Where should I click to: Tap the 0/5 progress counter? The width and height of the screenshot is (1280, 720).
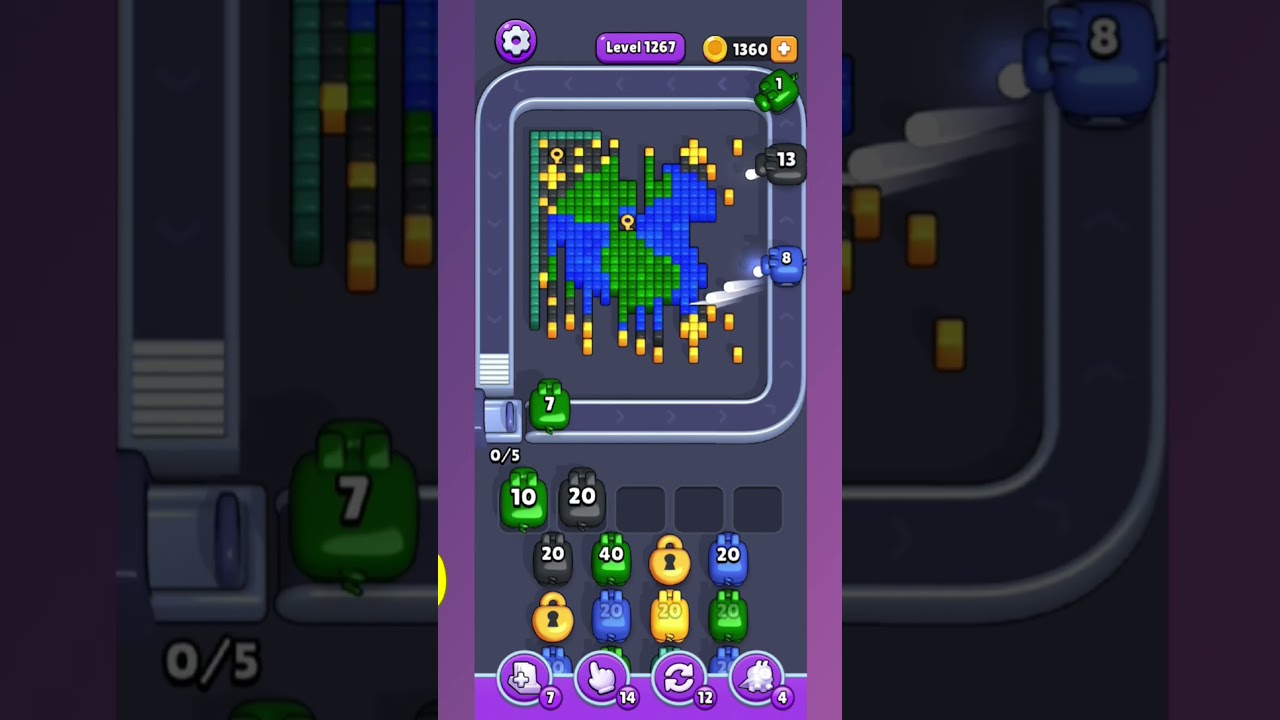pyautogui.click(x=503, y=455)
